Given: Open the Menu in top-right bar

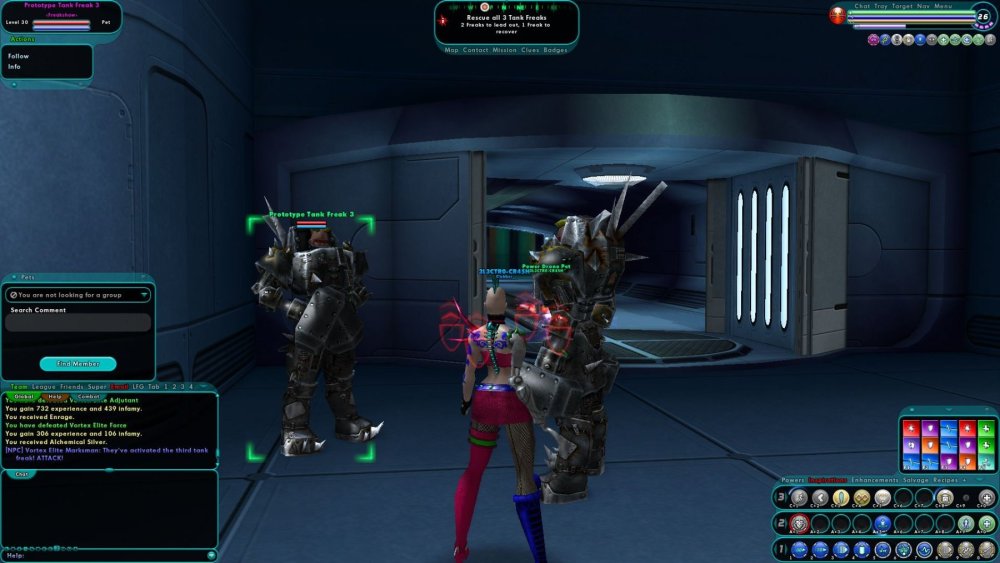Looking at the screenshot, I should [943, 6].
